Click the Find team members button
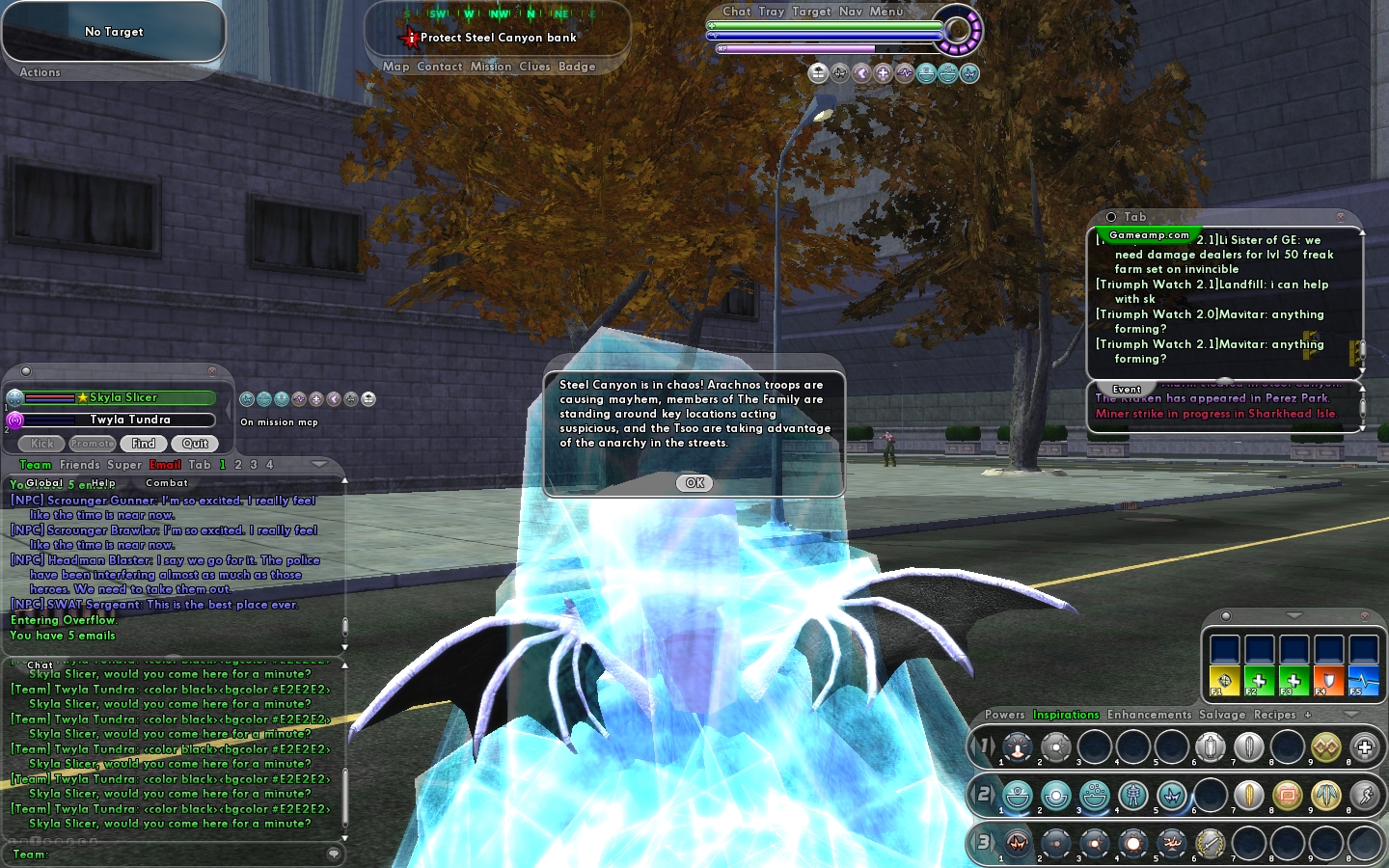 click(x=144, y=444)
